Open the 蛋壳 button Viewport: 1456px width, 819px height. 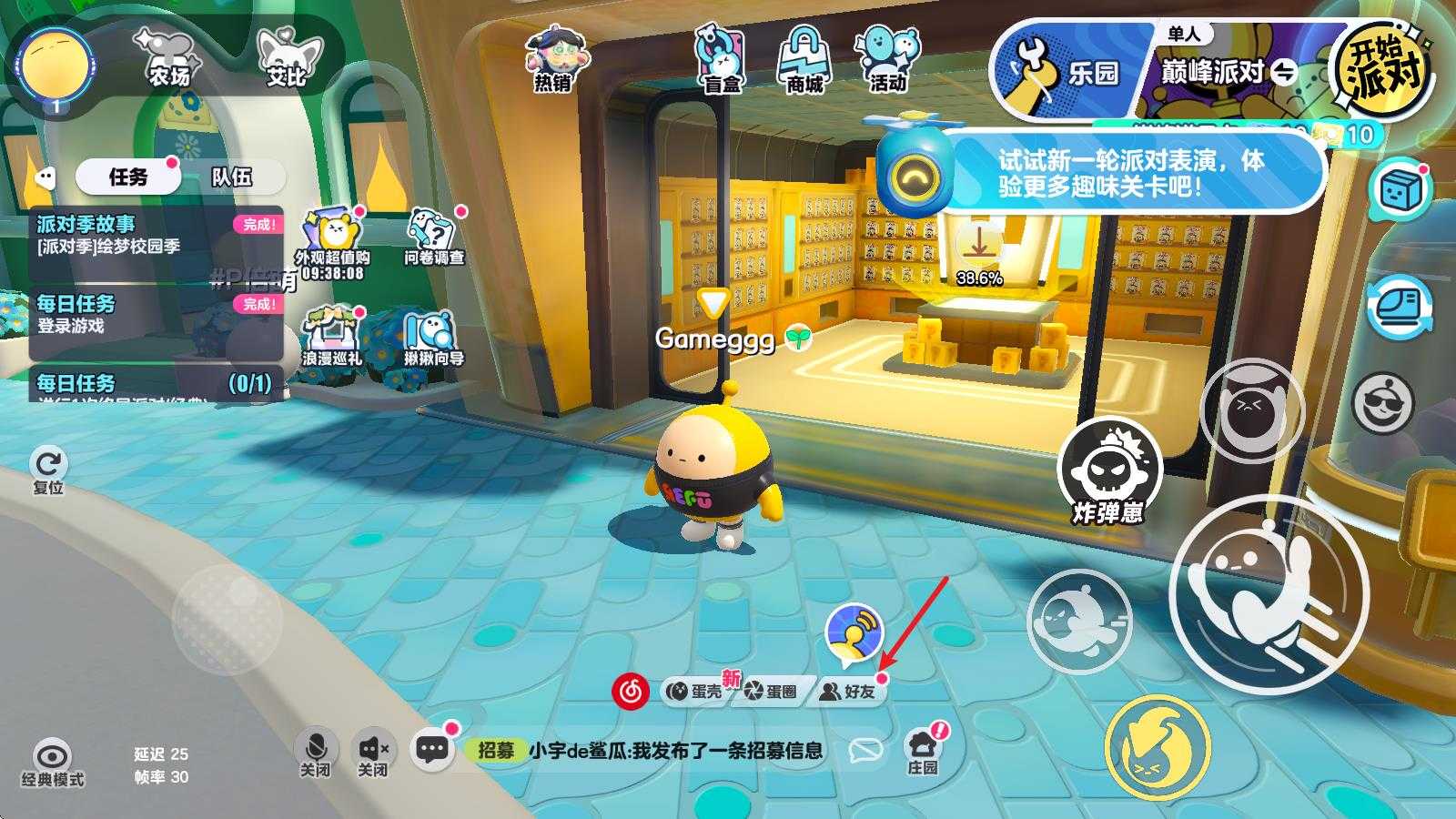(695, 692)
